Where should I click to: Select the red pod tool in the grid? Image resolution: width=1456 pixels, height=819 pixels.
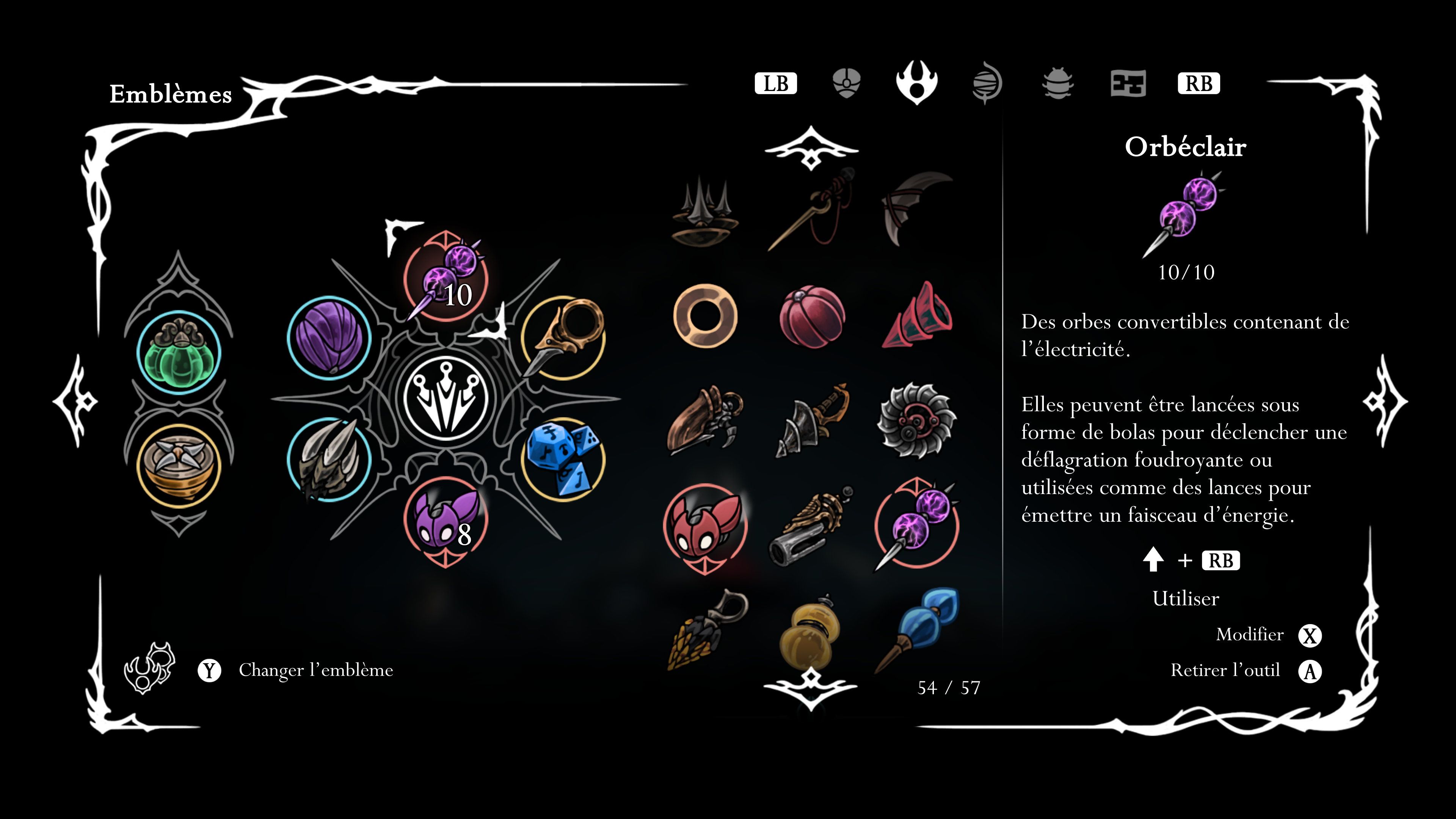click(x=814, y=317)
